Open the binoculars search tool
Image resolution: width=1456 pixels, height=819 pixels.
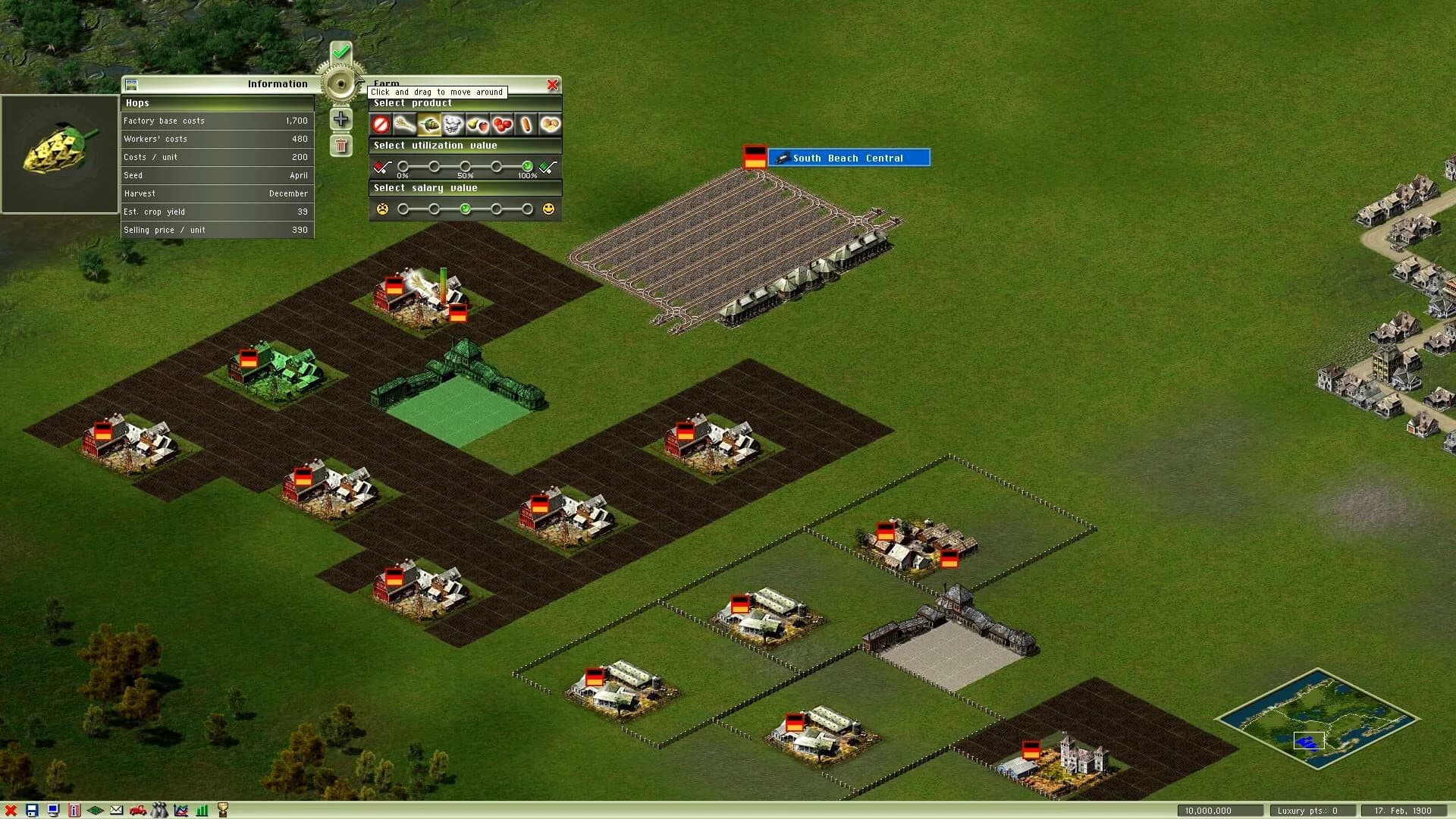click(159, 810)
